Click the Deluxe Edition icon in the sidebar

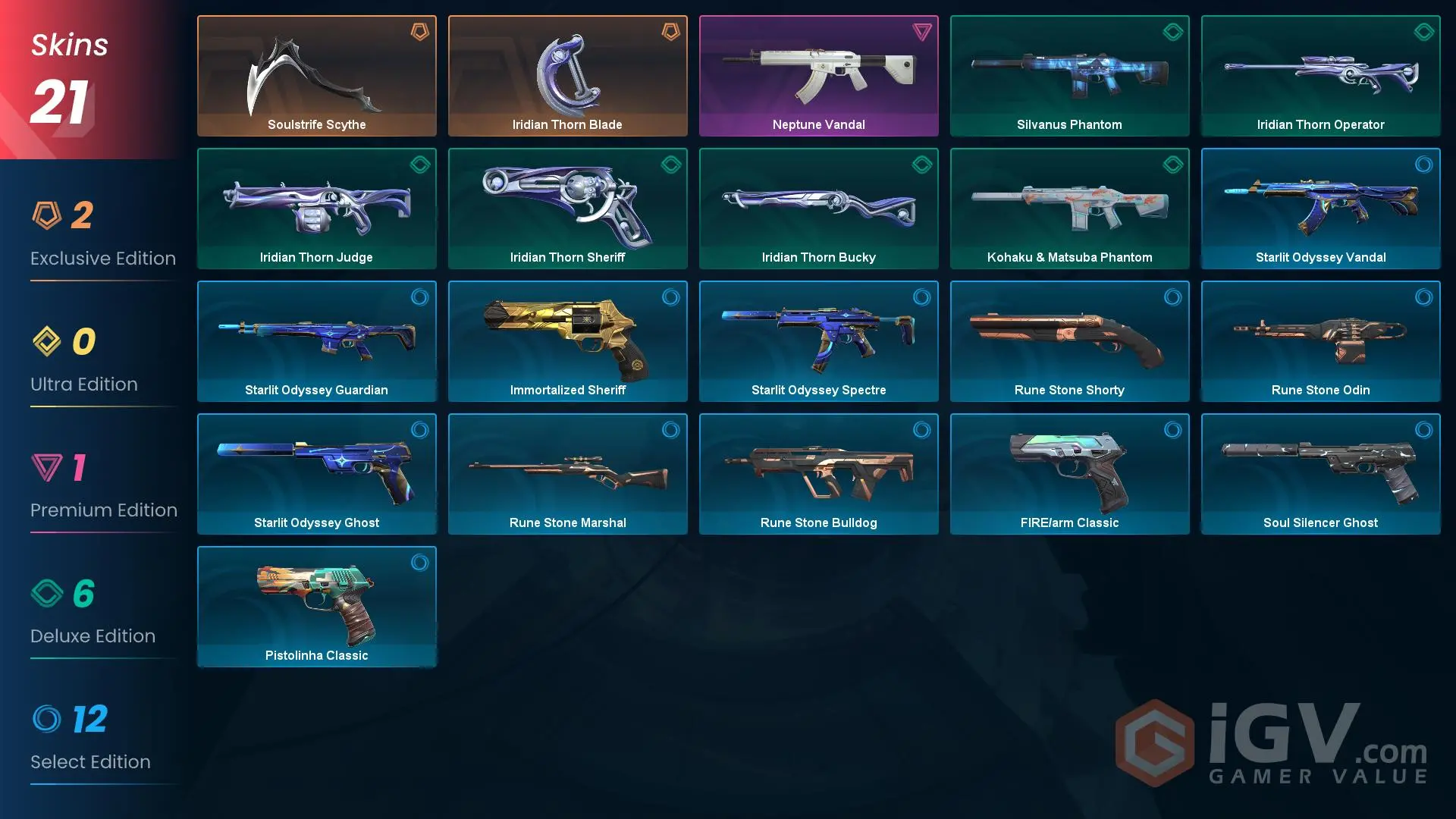click(50, 594)
